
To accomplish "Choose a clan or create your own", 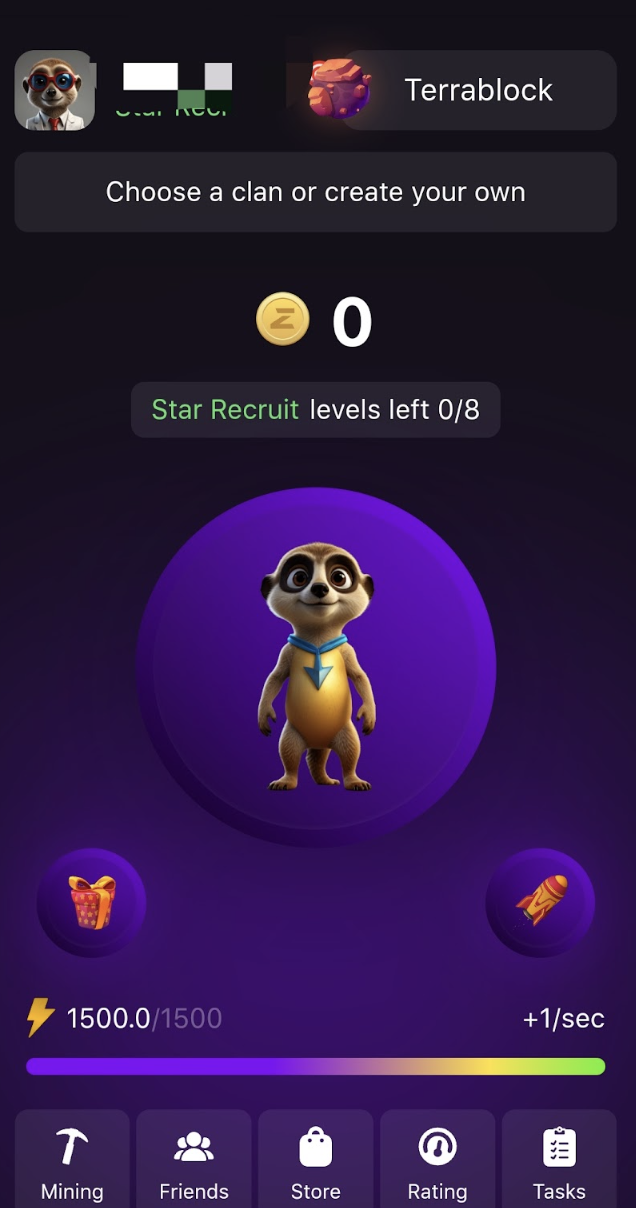I will click(316, 192).
